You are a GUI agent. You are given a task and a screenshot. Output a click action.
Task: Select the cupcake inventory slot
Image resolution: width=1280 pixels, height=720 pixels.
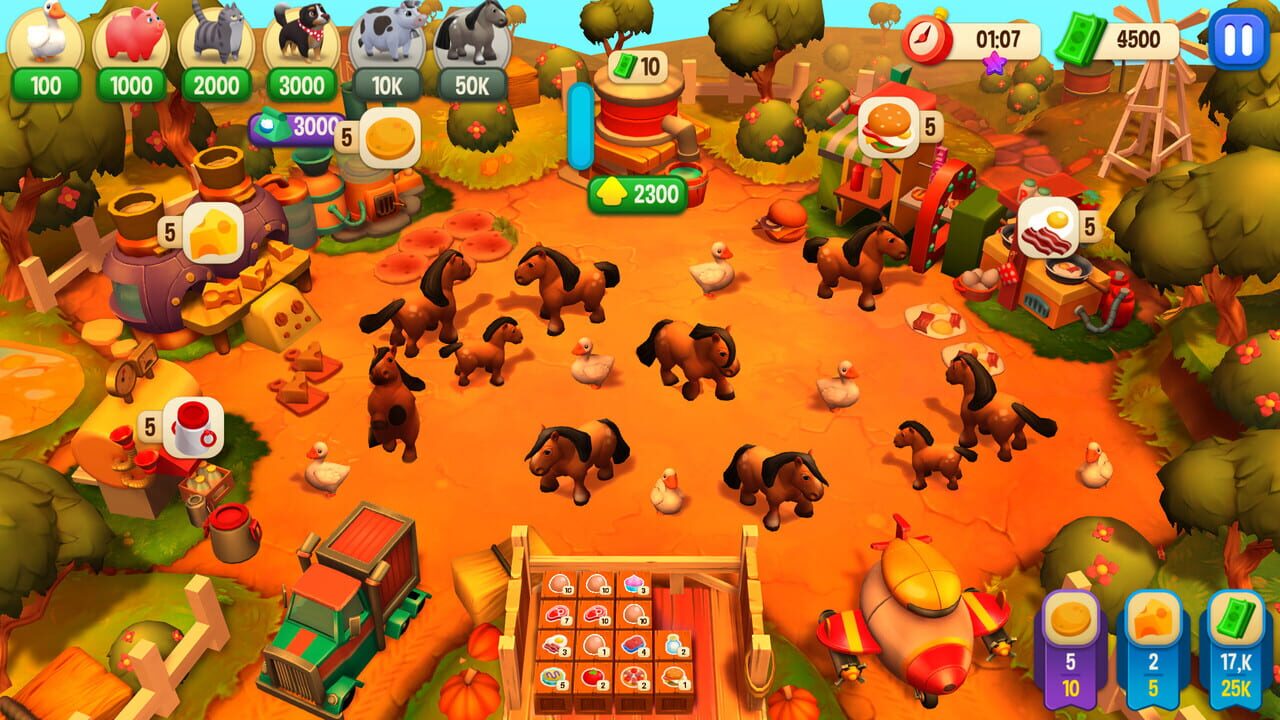633,583
